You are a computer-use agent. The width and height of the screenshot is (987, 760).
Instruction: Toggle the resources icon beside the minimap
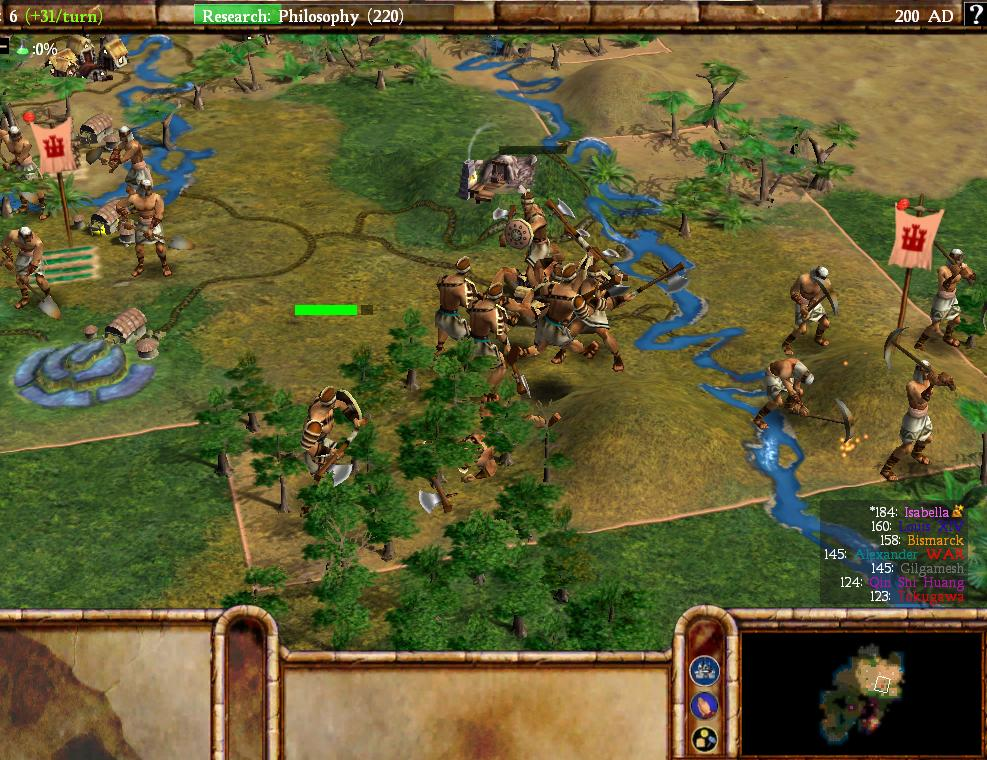tap(705, 739)
